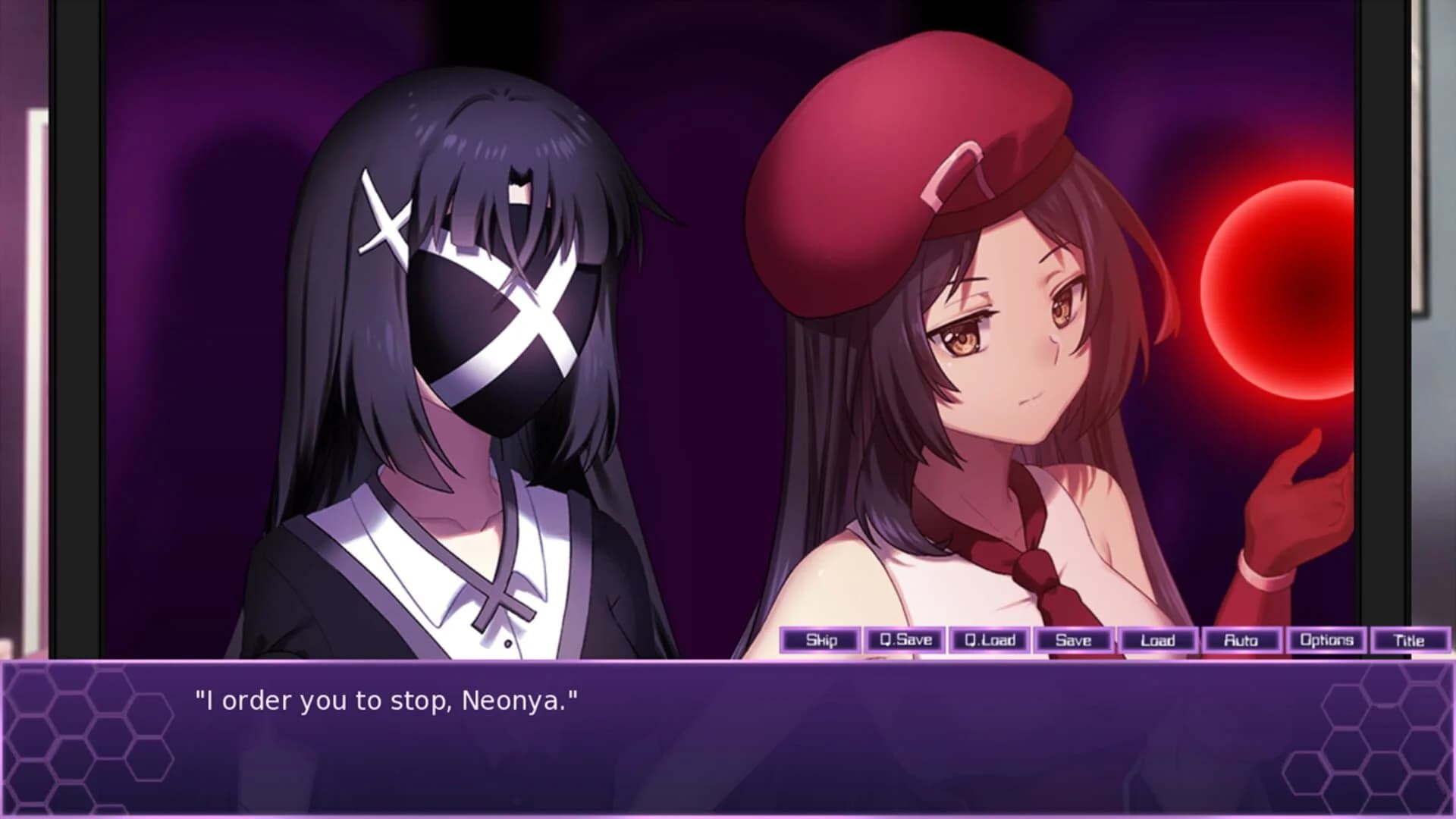Image resolution: width=1456 pixels, height=819 pixels.
Task: Open the Options menu
Action: (x=1327, y=641)
